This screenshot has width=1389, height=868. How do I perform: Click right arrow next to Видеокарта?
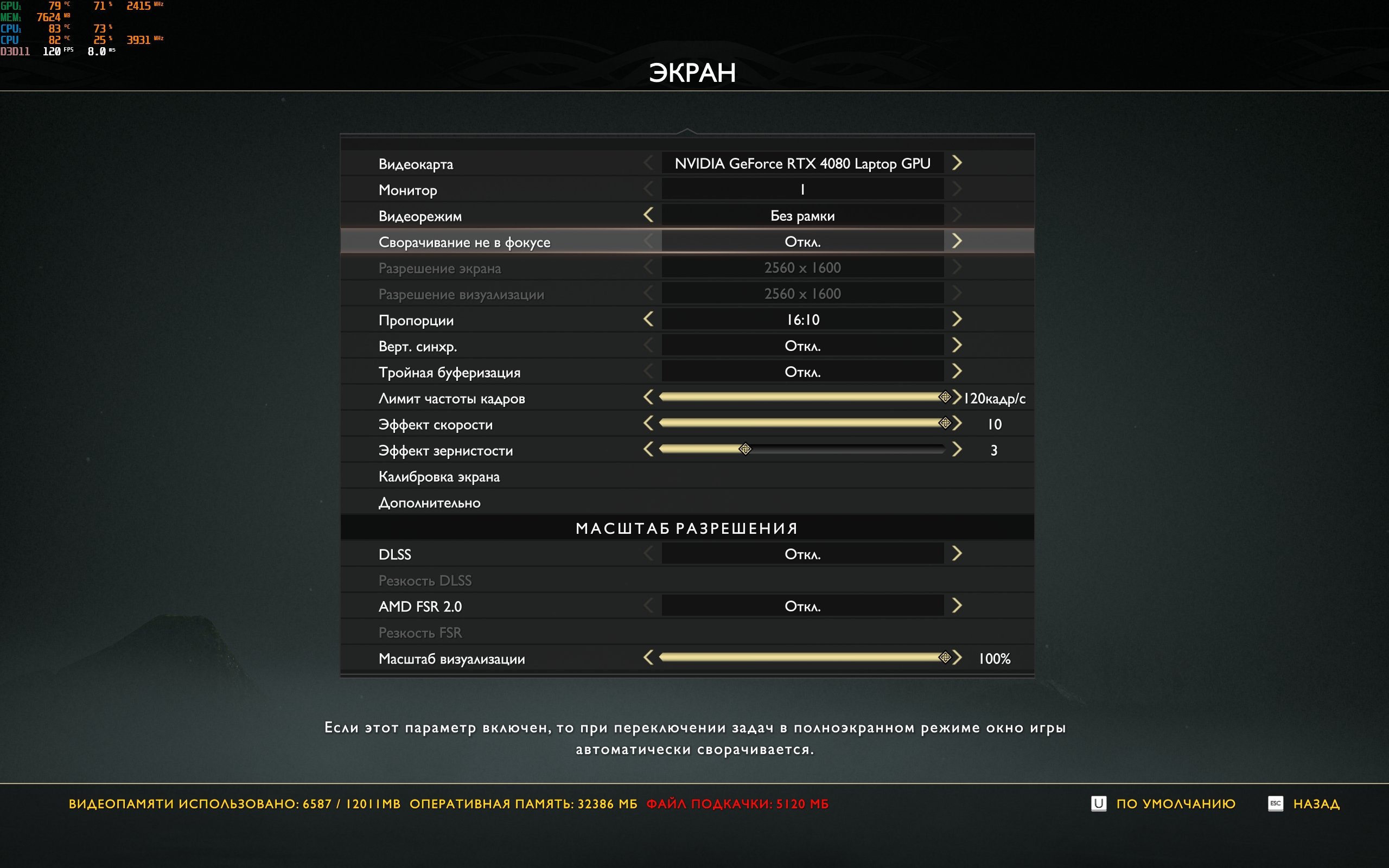956,163
